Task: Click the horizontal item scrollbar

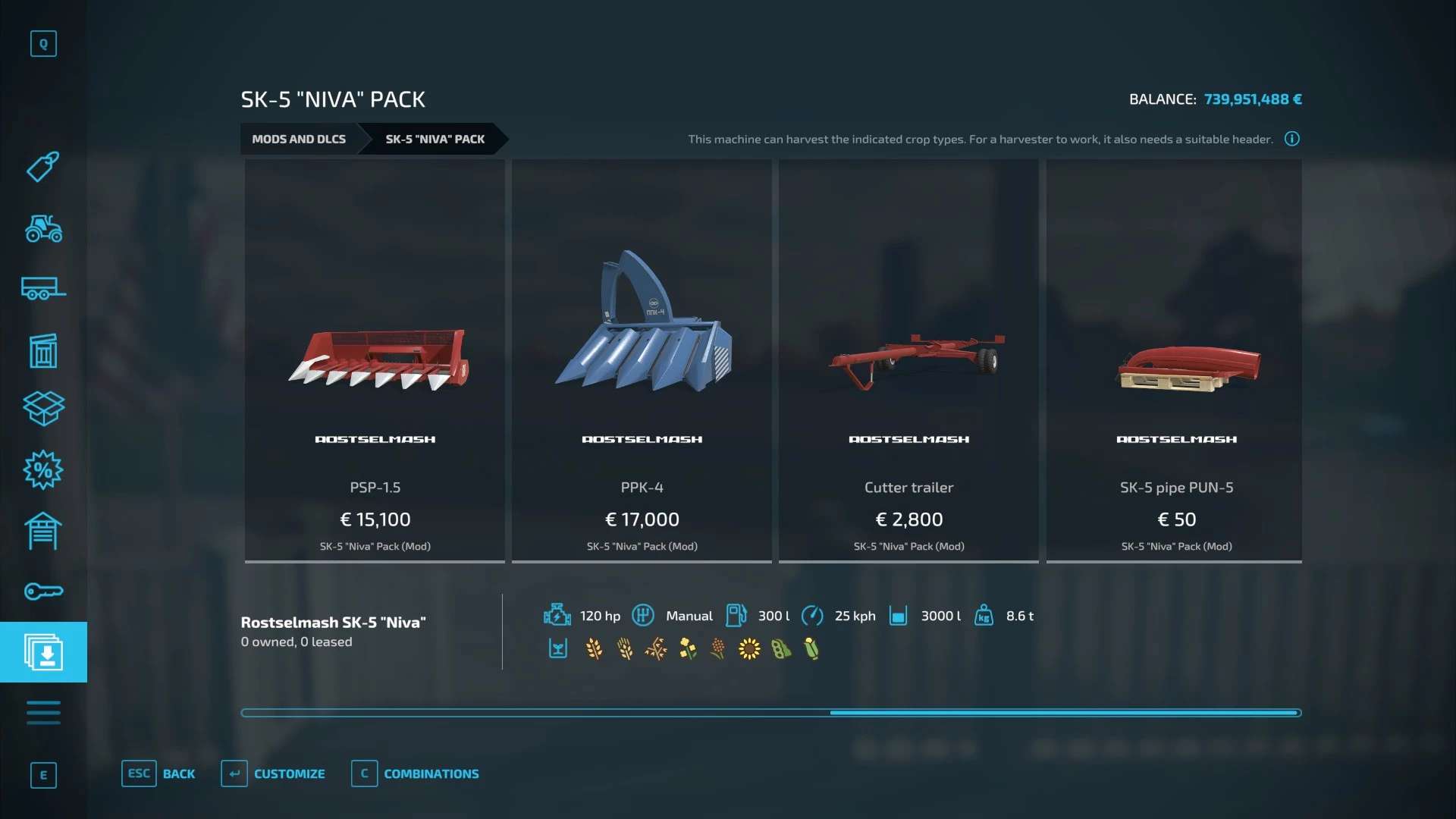Action: [770, 713]
